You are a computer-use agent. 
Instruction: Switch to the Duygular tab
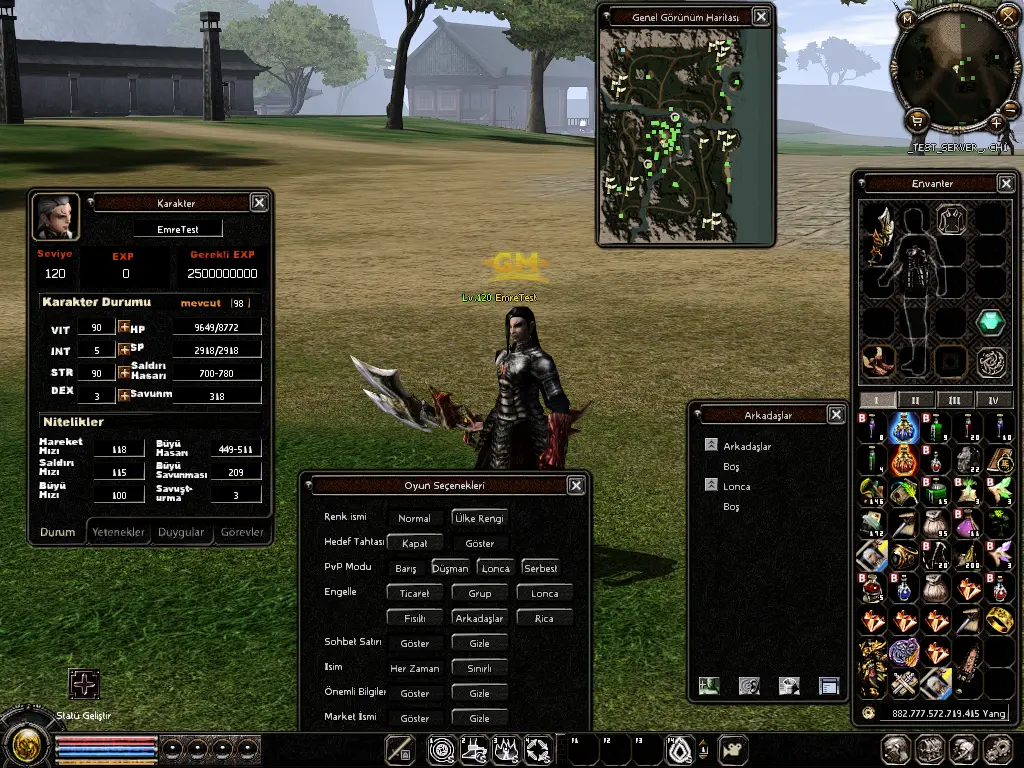181,533
